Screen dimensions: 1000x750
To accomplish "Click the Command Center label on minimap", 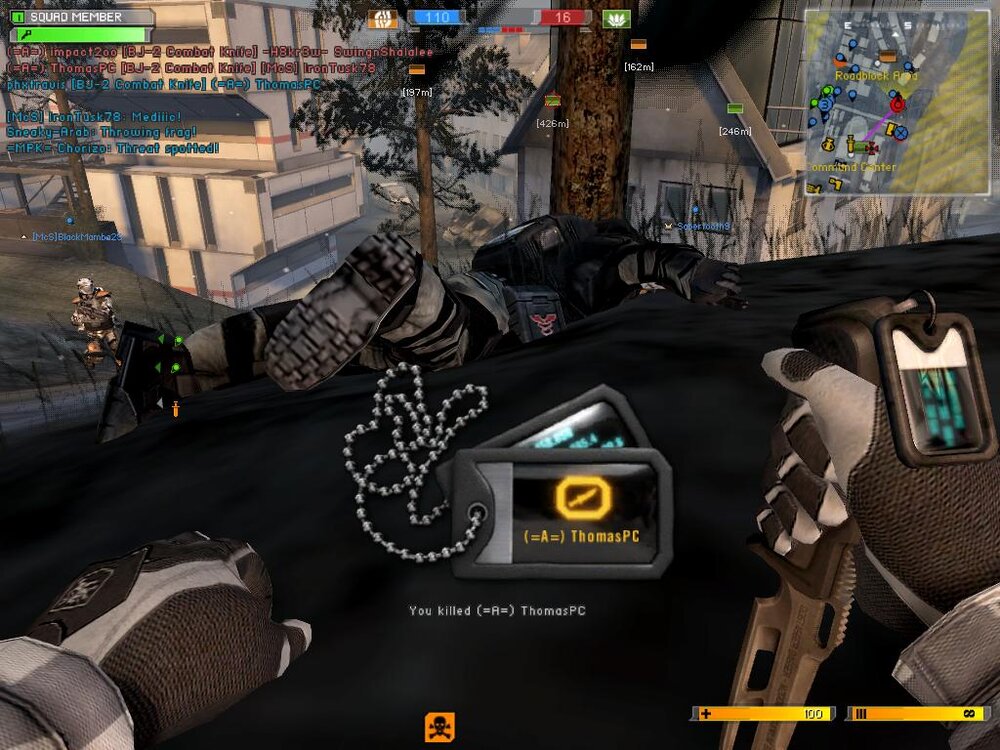I will click(x=852, y=167).
